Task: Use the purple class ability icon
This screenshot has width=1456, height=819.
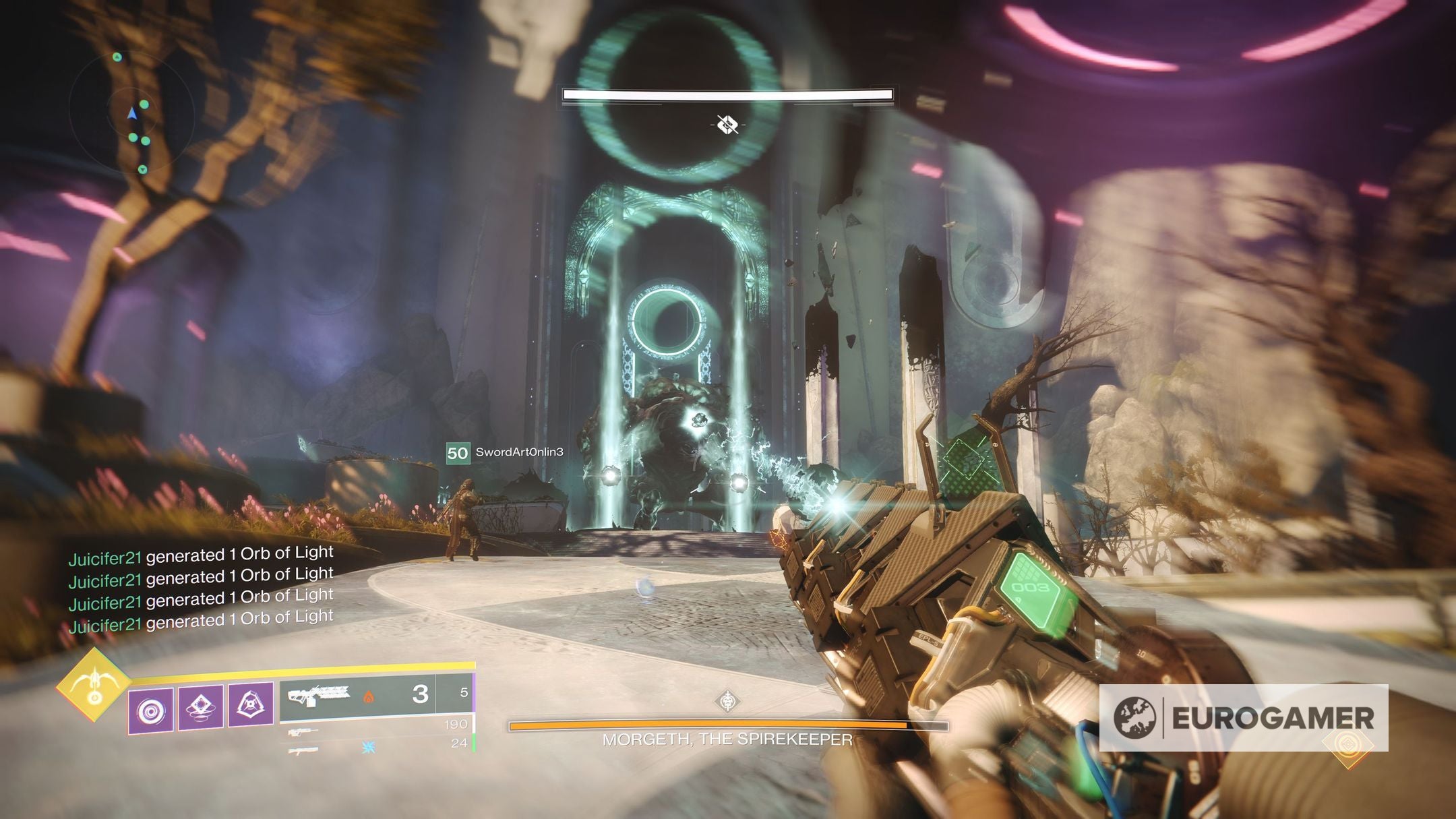Action: click(x=251, y=704)
